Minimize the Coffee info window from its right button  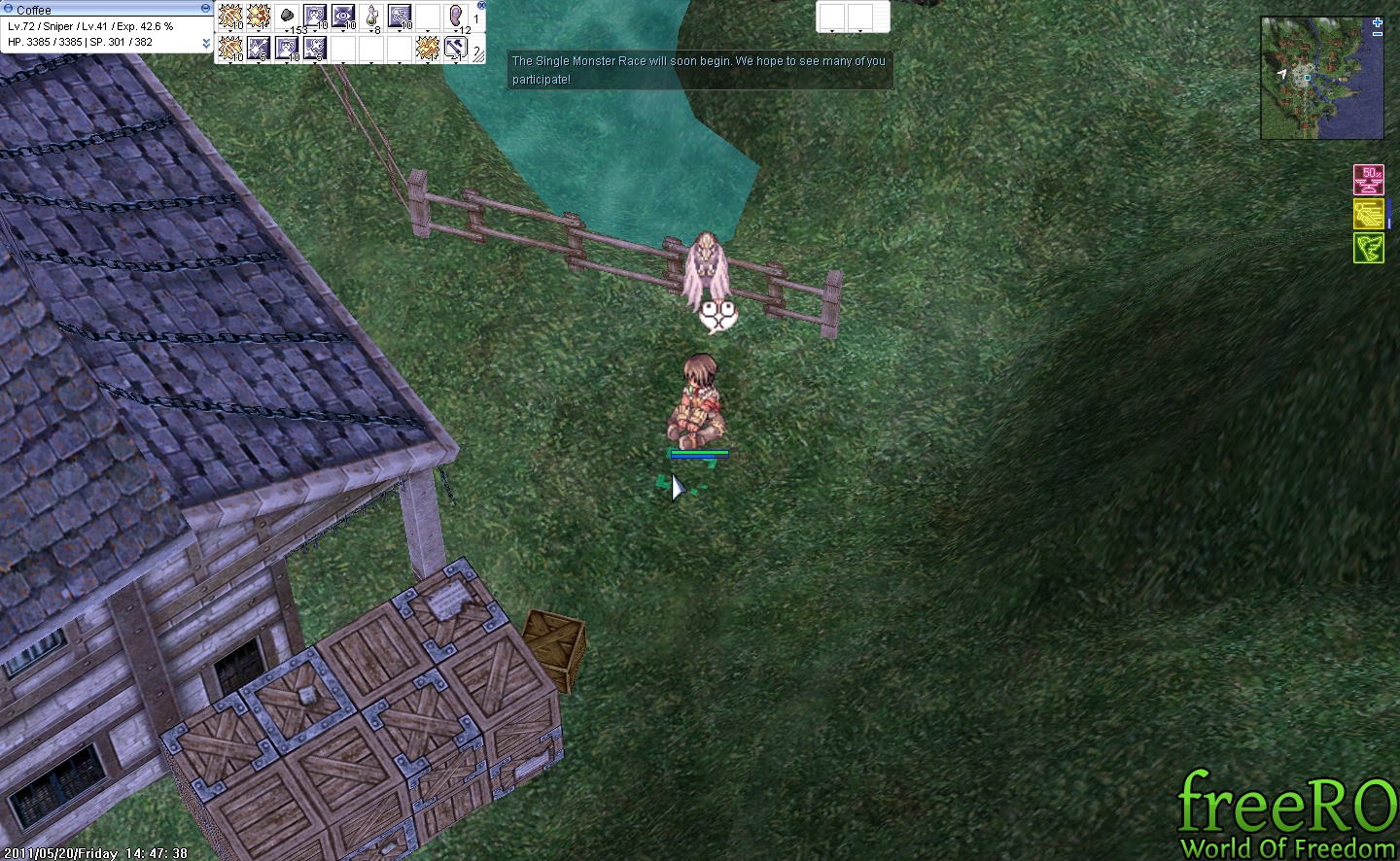pyautogui.click(x=205, y=8)
